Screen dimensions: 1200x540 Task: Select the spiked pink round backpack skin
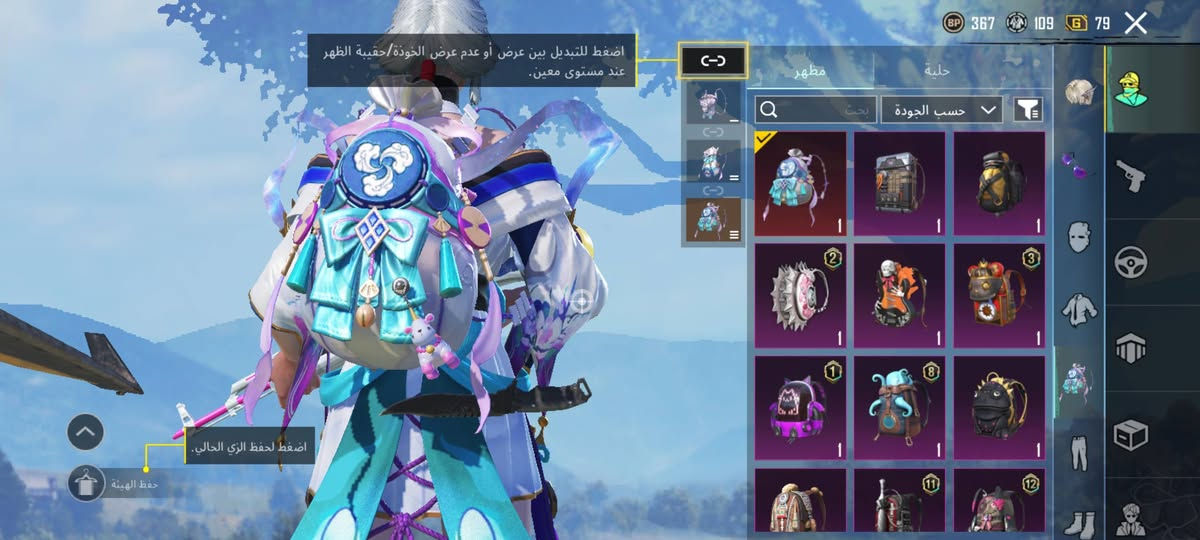coord(800,296)
